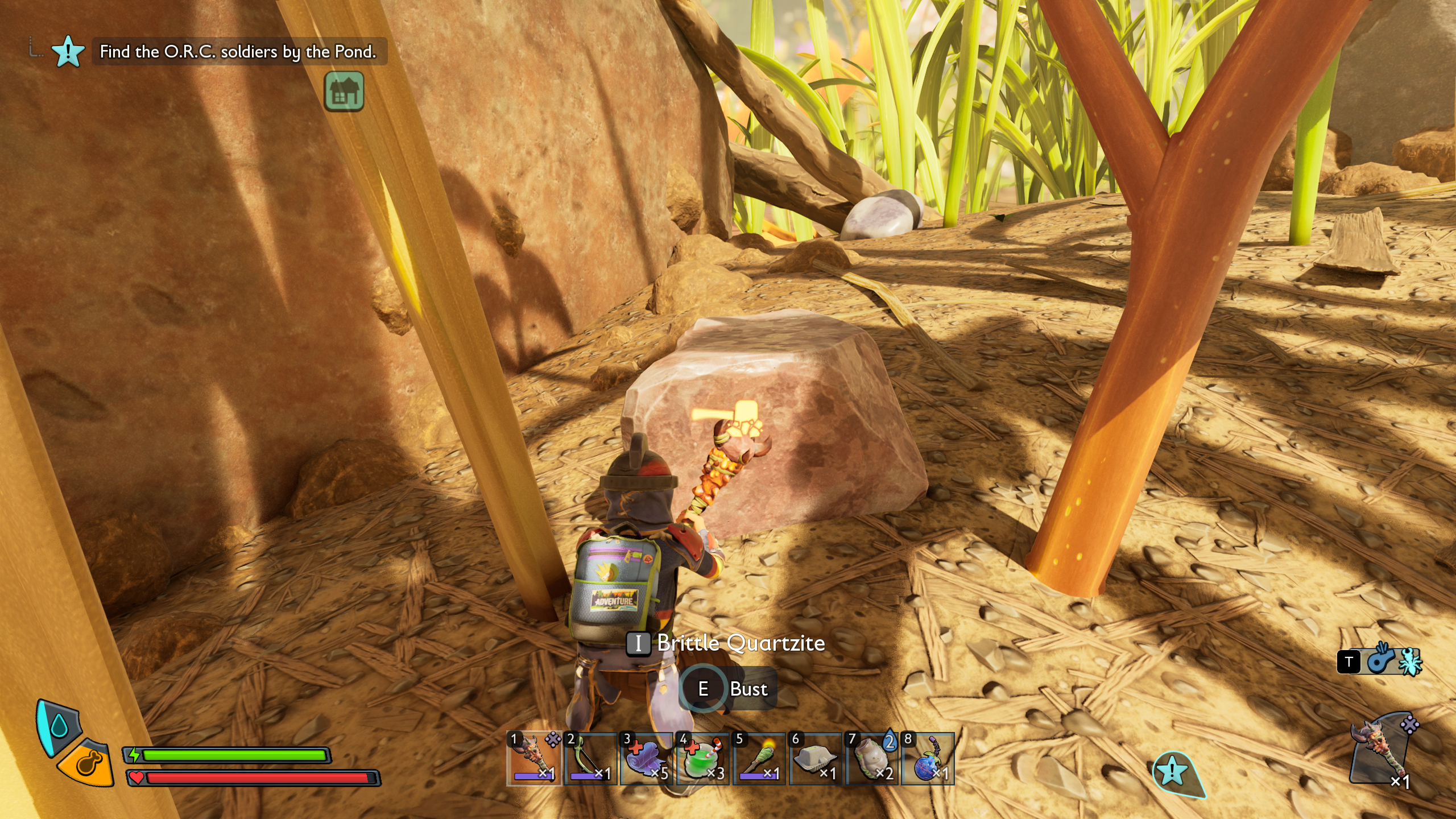The image size is (1456, 819).
Task: Select the green smoothie in slot 4
Action: point(702,758)
